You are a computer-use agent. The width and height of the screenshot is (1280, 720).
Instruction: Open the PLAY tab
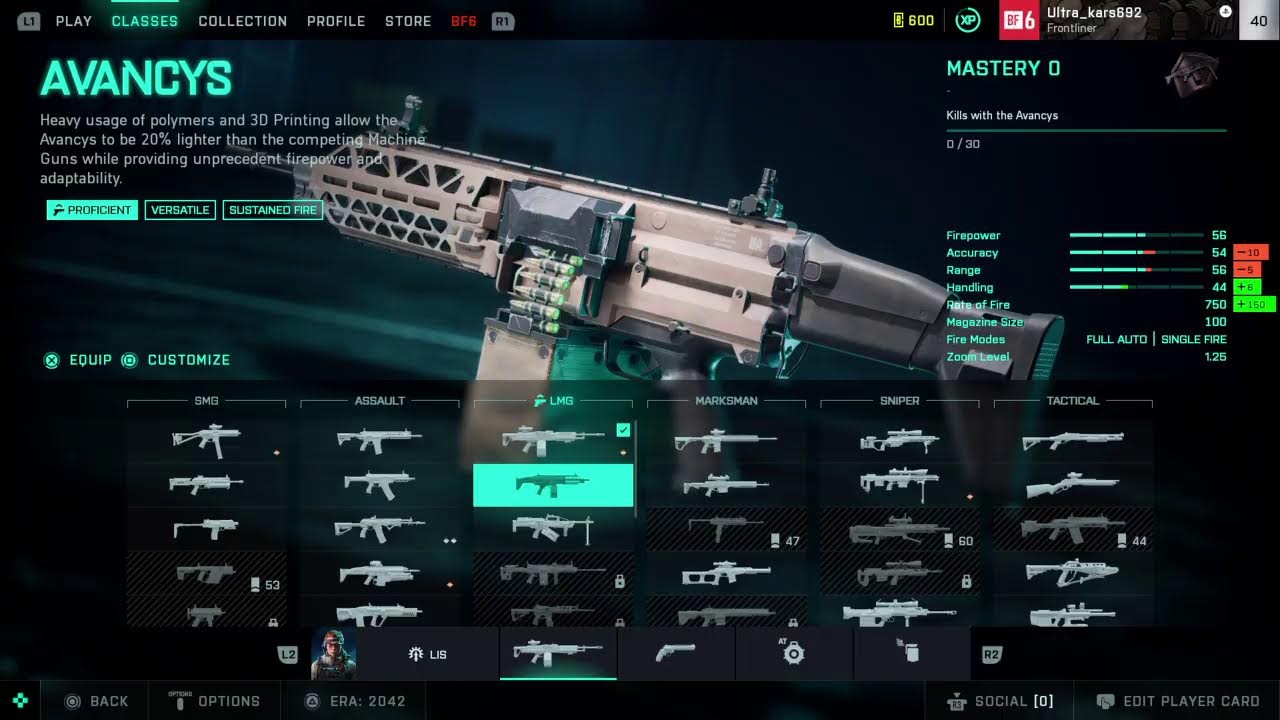[x=73, y=21]
